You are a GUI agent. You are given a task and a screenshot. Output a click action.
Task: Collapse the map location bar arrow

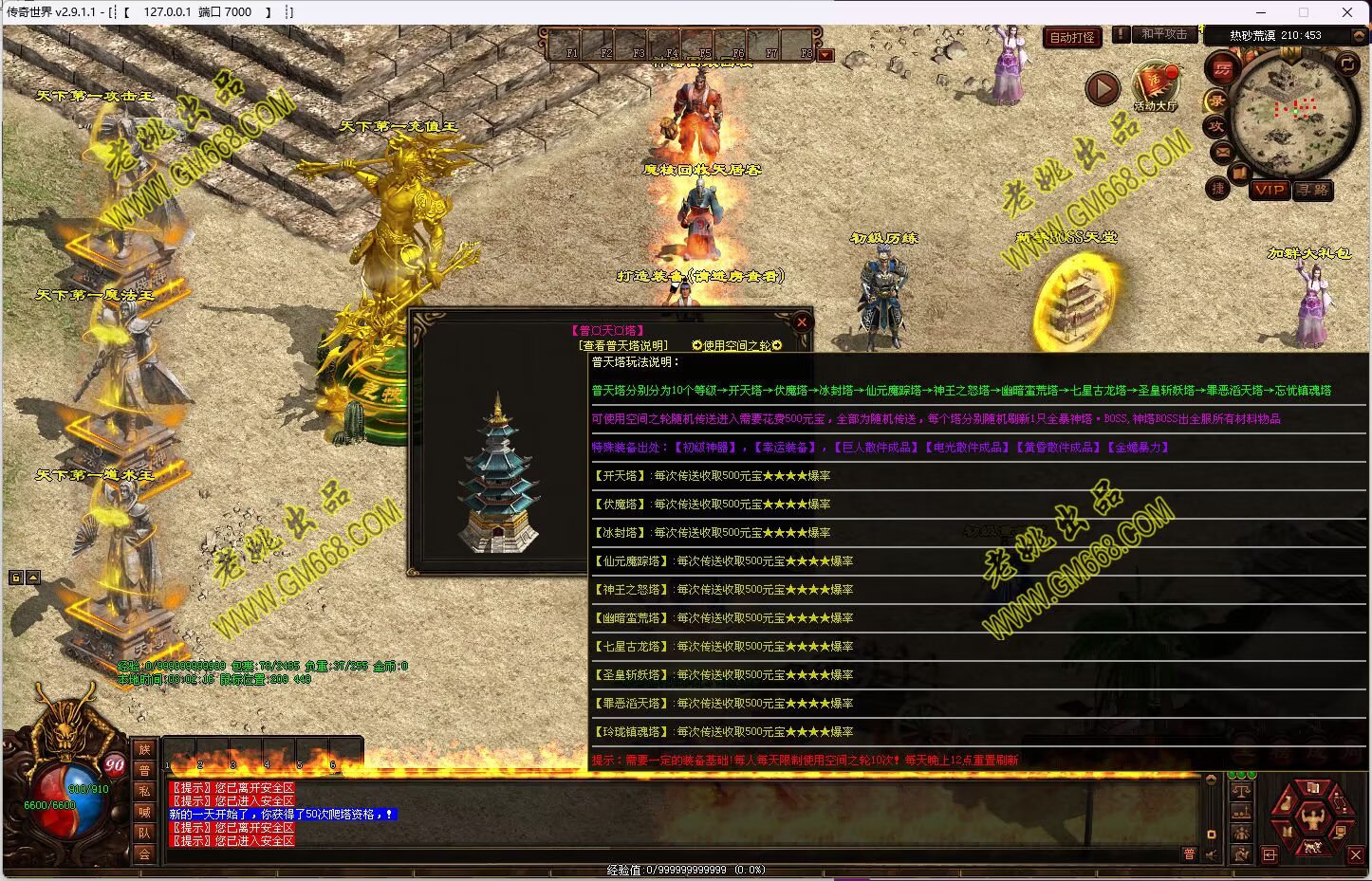click(x=1358, y=35)
